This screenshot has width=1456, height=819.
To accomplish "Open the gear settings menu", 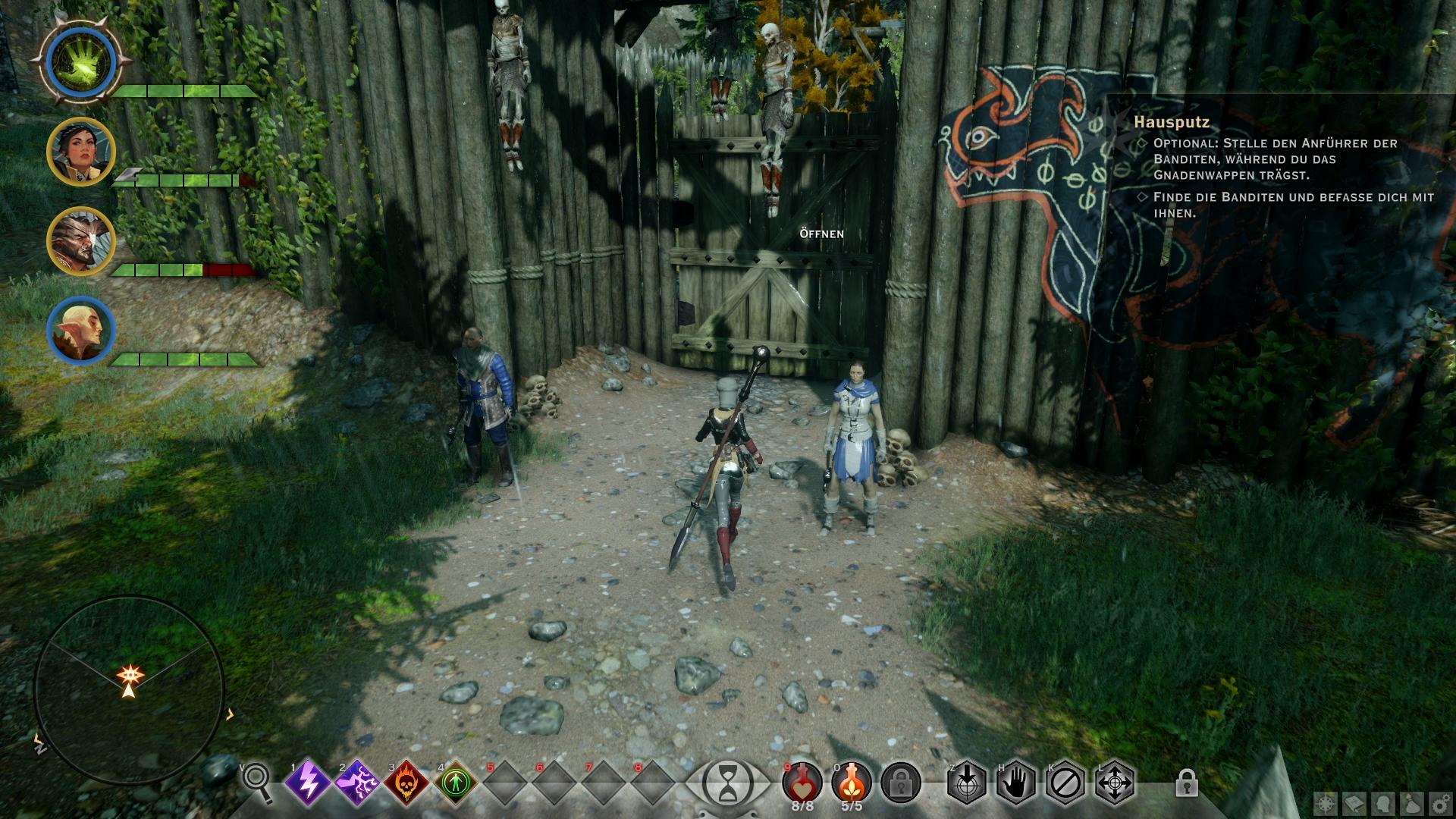I will [x=1440, y=802].
